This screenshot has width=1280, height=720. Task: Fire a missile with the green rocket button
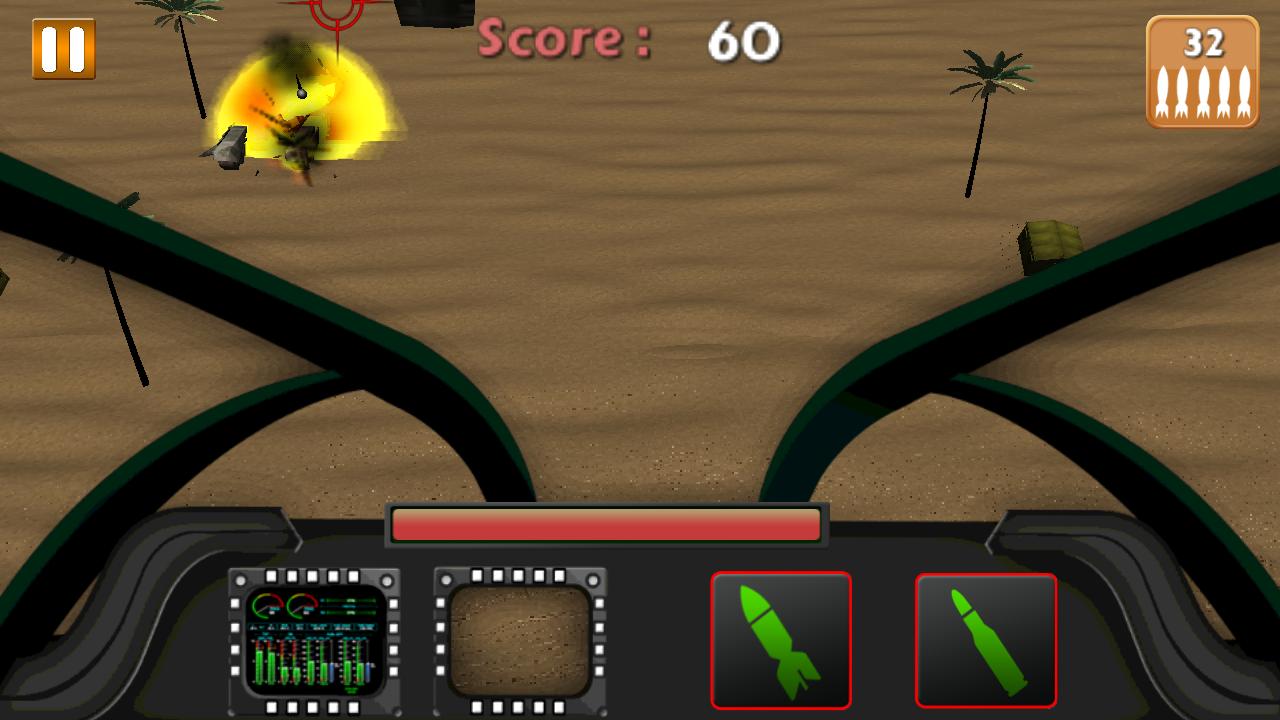[782, 640]
